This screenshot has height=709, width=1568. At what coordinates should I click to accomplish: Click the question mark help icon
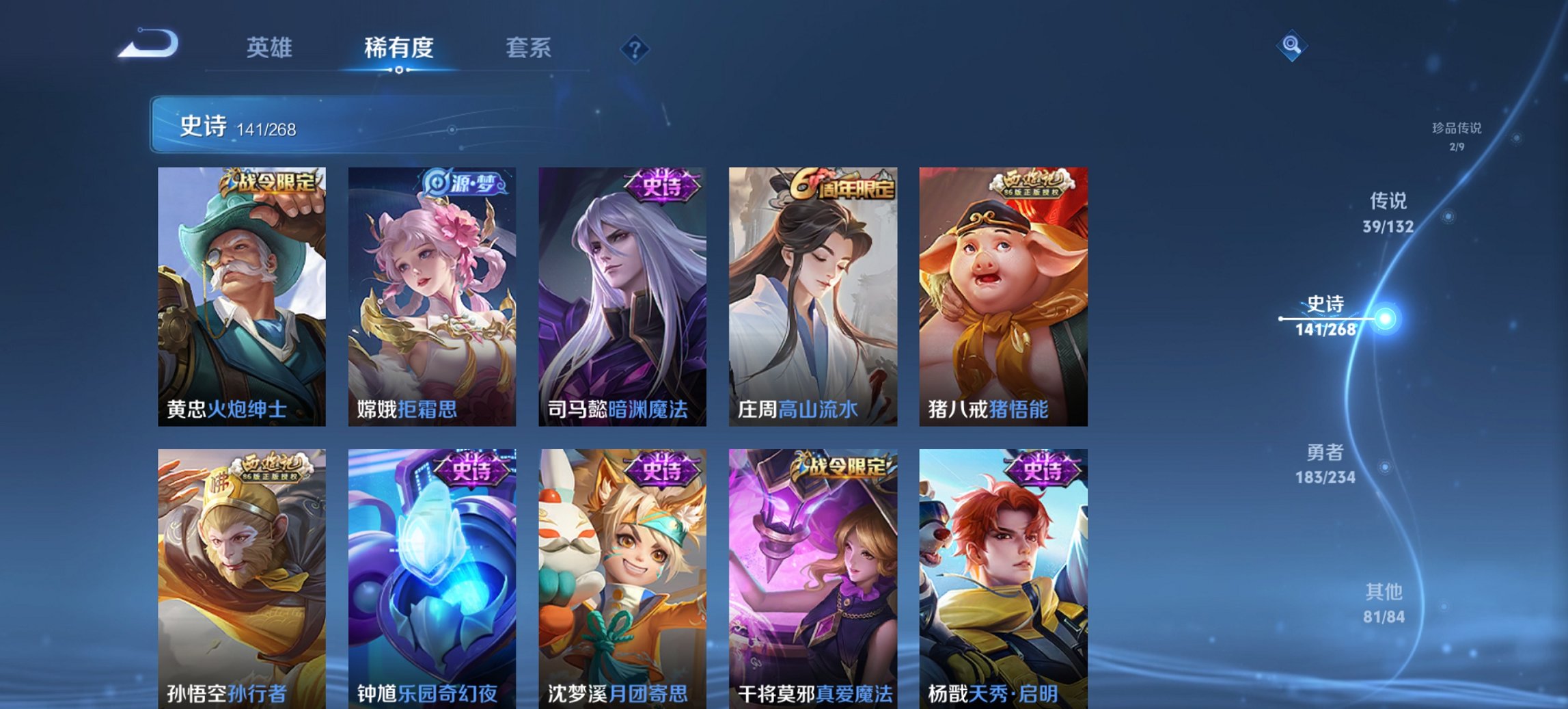click(x=635, y=47)
